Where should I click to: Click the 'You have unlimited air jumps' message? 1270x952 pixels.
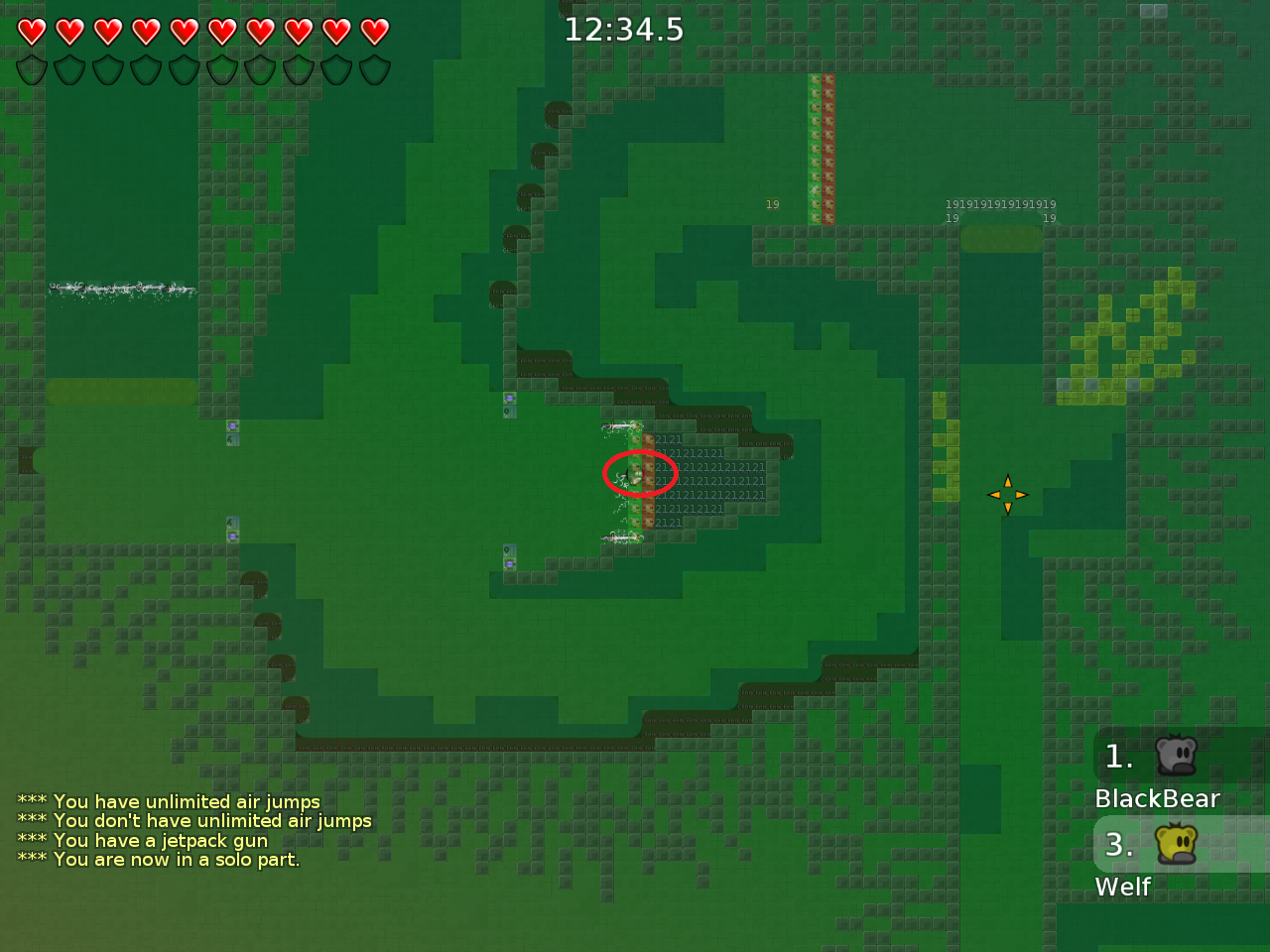[x=169, y=801]
